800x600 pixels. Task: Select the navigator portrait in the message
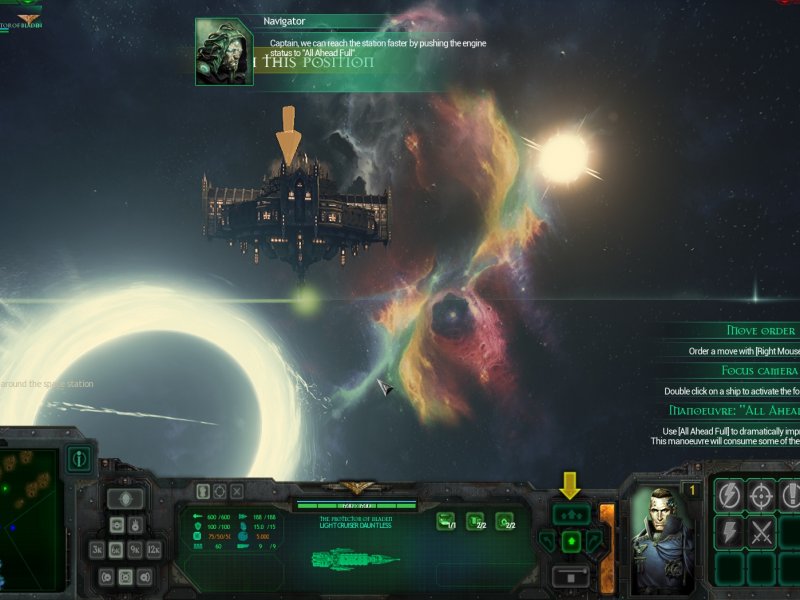pos(224,53)
